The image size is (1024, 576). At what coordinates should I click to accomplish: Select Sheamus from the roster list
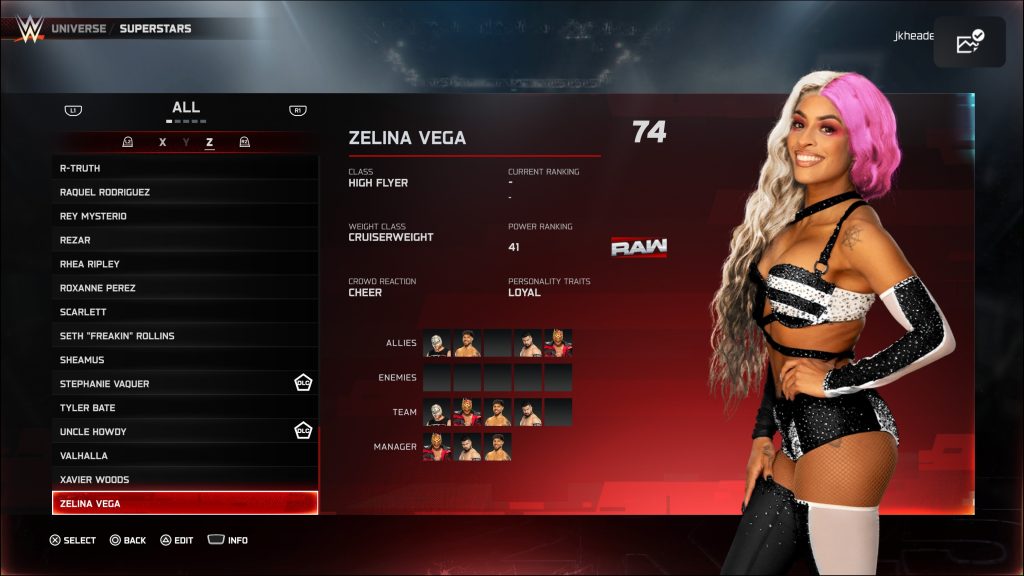click(185, 360)
